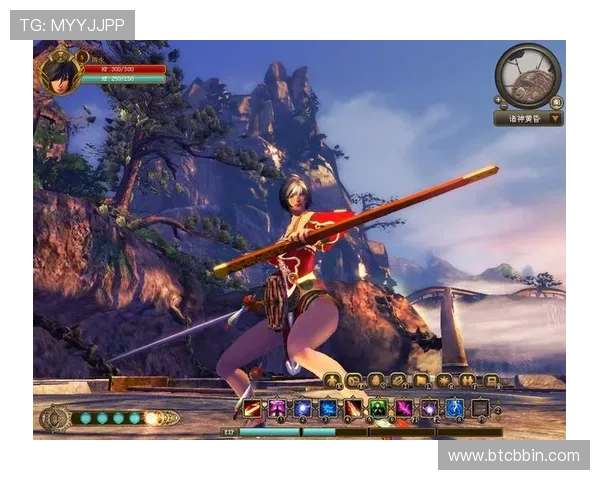Open the two-person party menu button
The image size is (600, 480).
[x=467, y=381]
